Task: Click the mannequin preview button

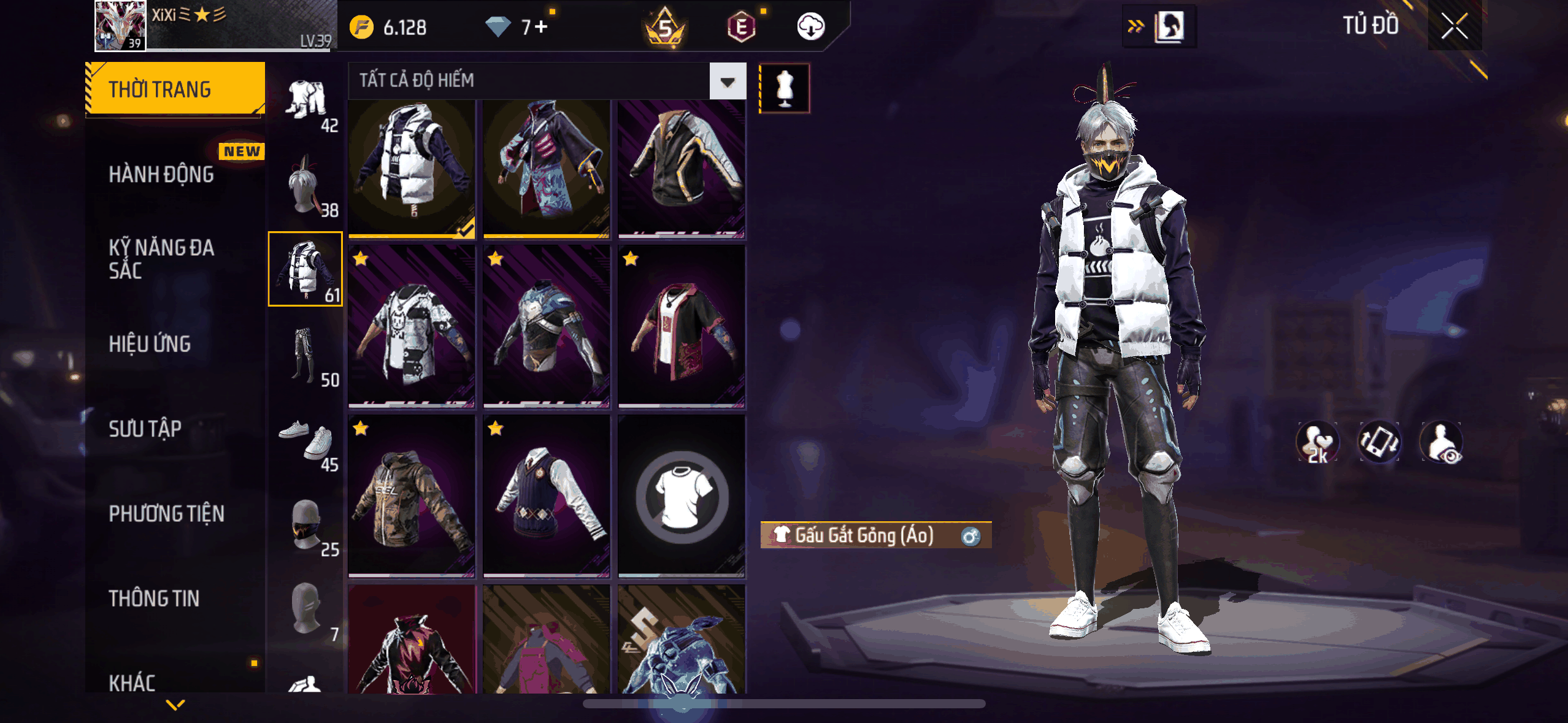Action: click(x=785, y=88)
